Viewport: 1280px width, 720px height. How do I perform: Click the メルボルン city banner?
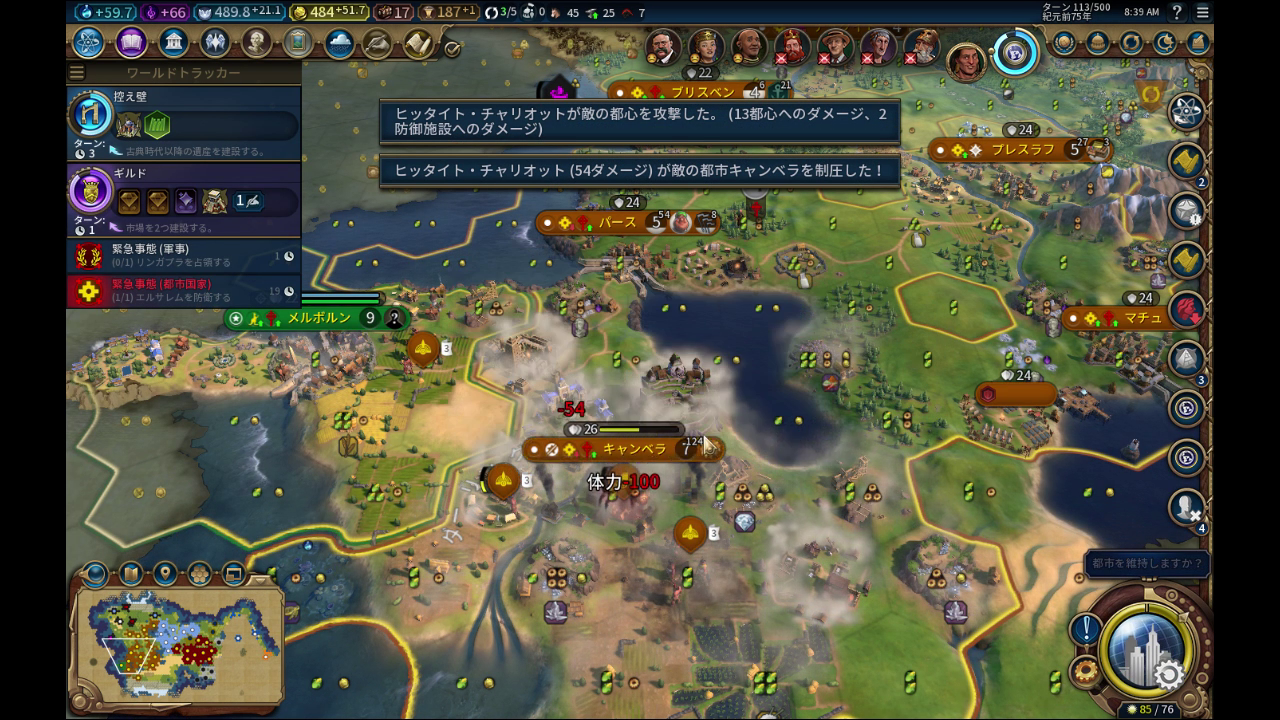pyautogui.click(x=318, y=318)
